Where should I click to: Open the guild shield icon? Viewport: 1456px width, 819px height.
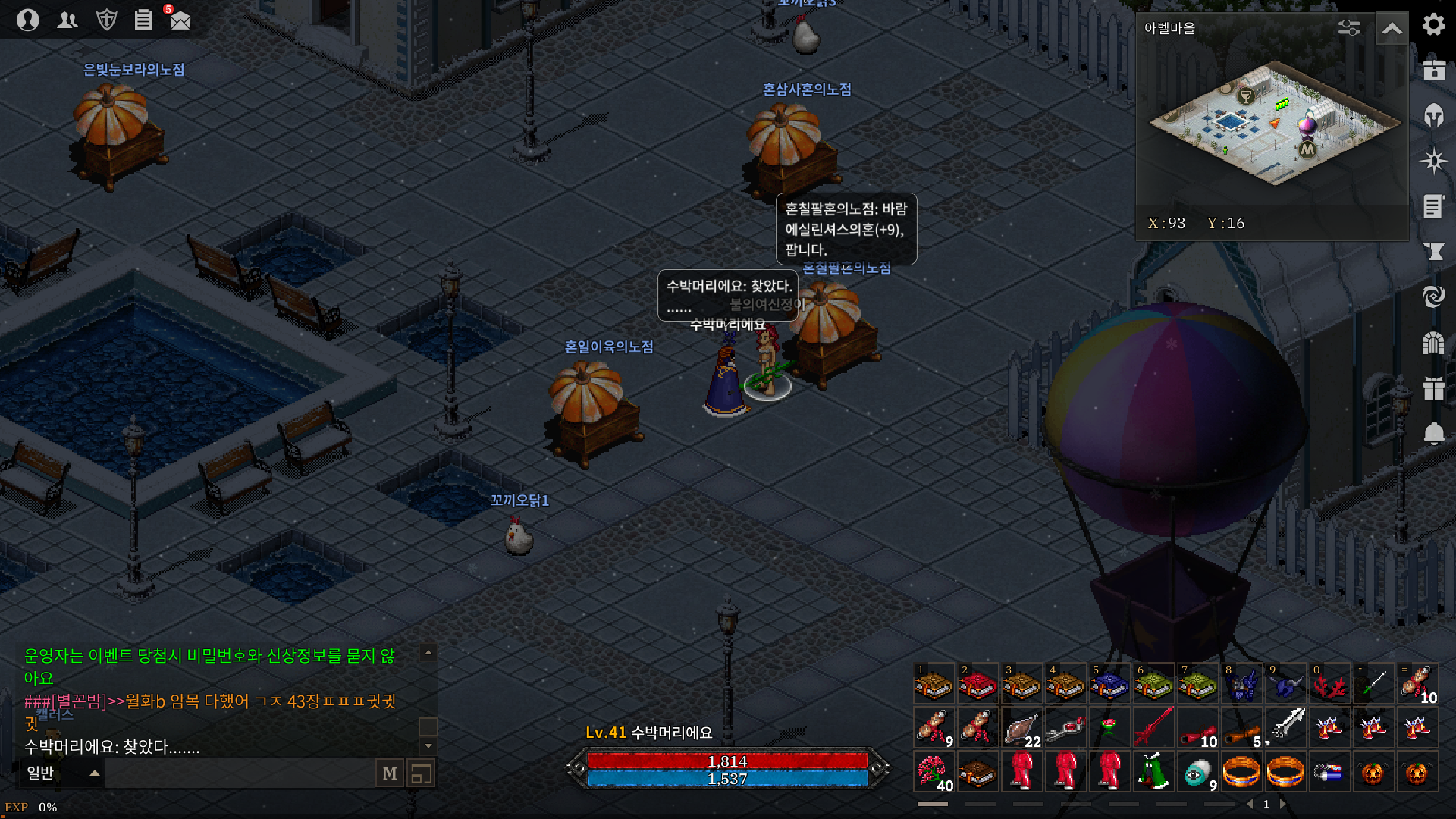[107, 20]
